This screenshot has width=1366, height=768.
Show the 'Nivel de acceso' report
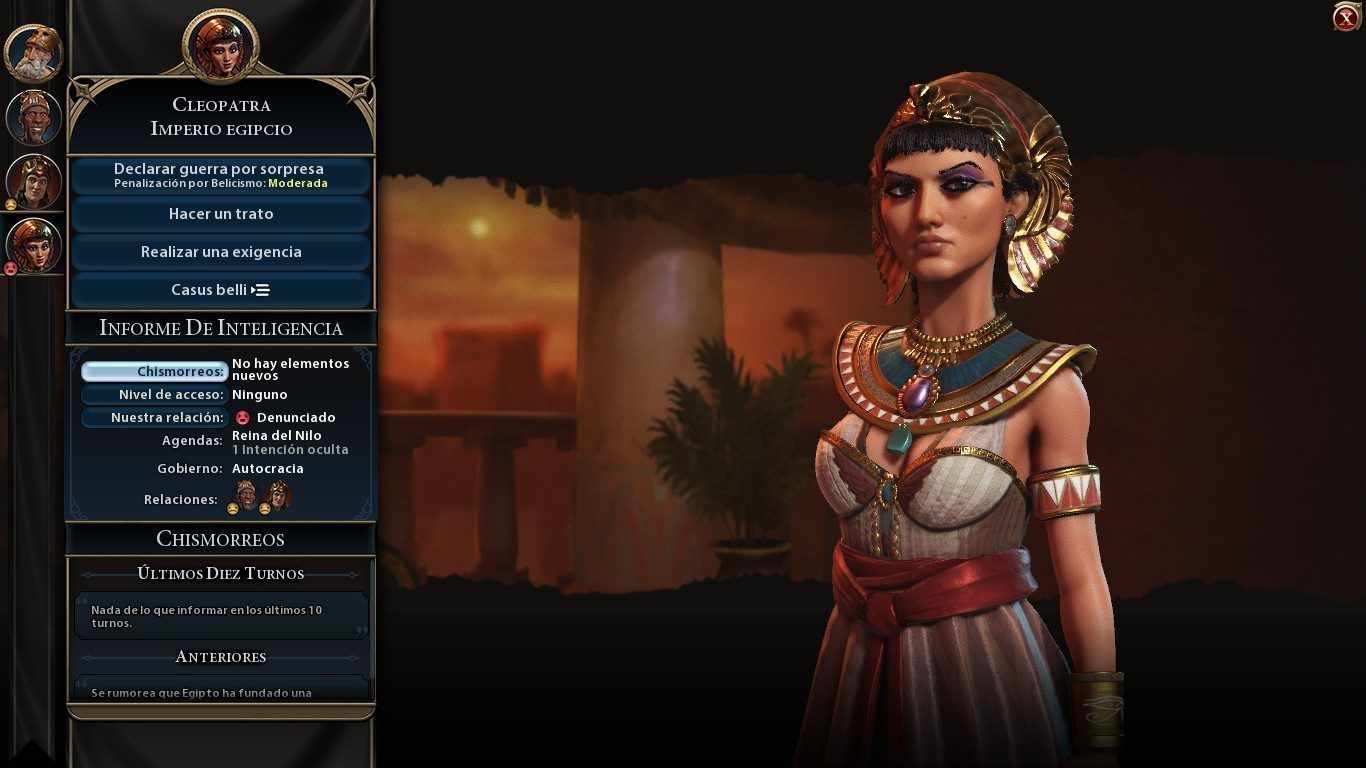[x=154, y=395]
